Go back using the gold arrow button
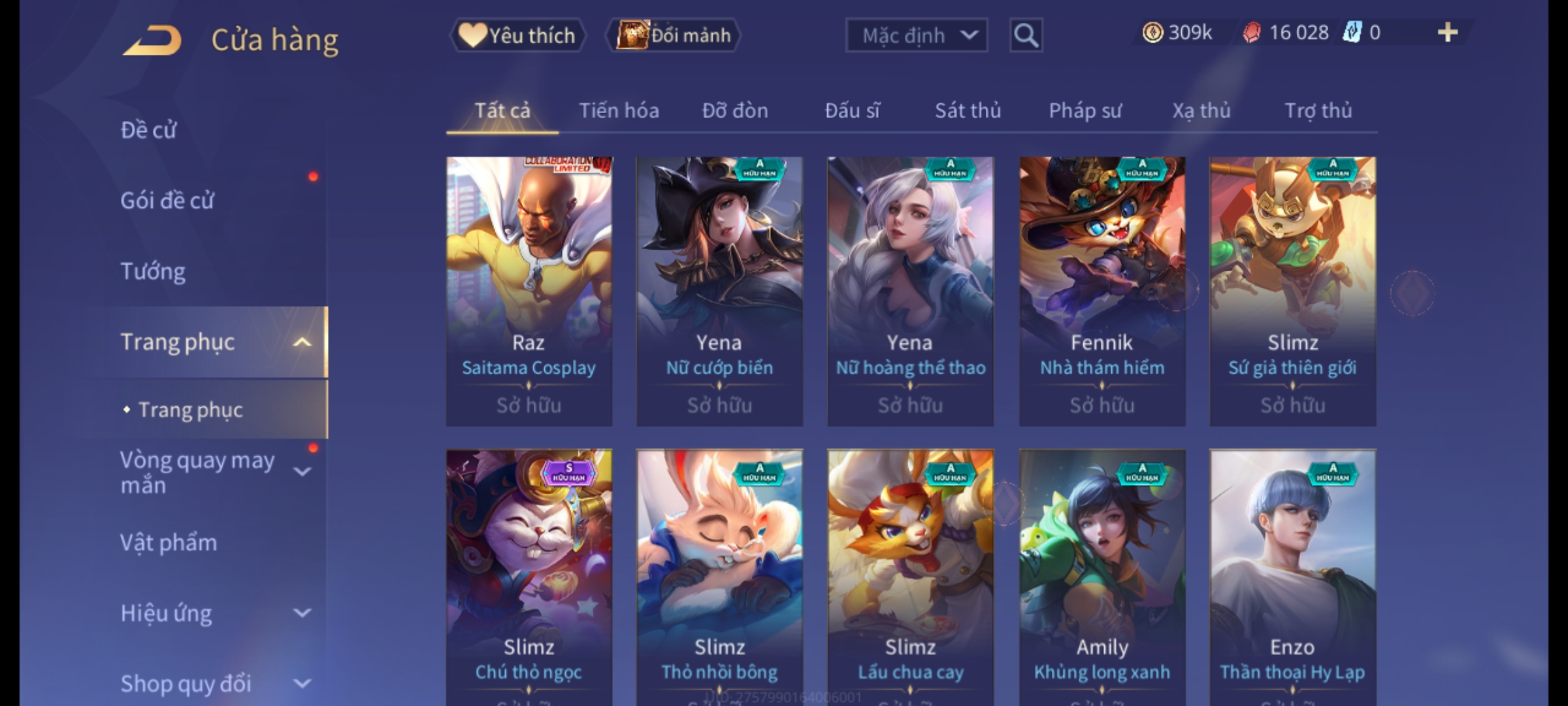Viewport: 1568px width, 706px height. tap(152, 41)
